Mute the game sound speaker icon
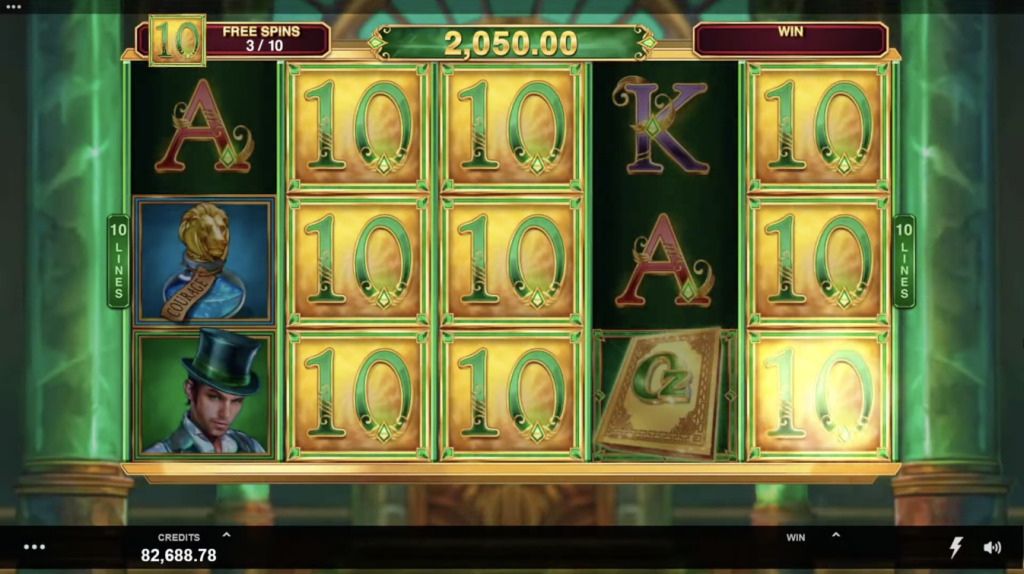Viewport: 1024px width, 574px height. click(x=992, y=547)
